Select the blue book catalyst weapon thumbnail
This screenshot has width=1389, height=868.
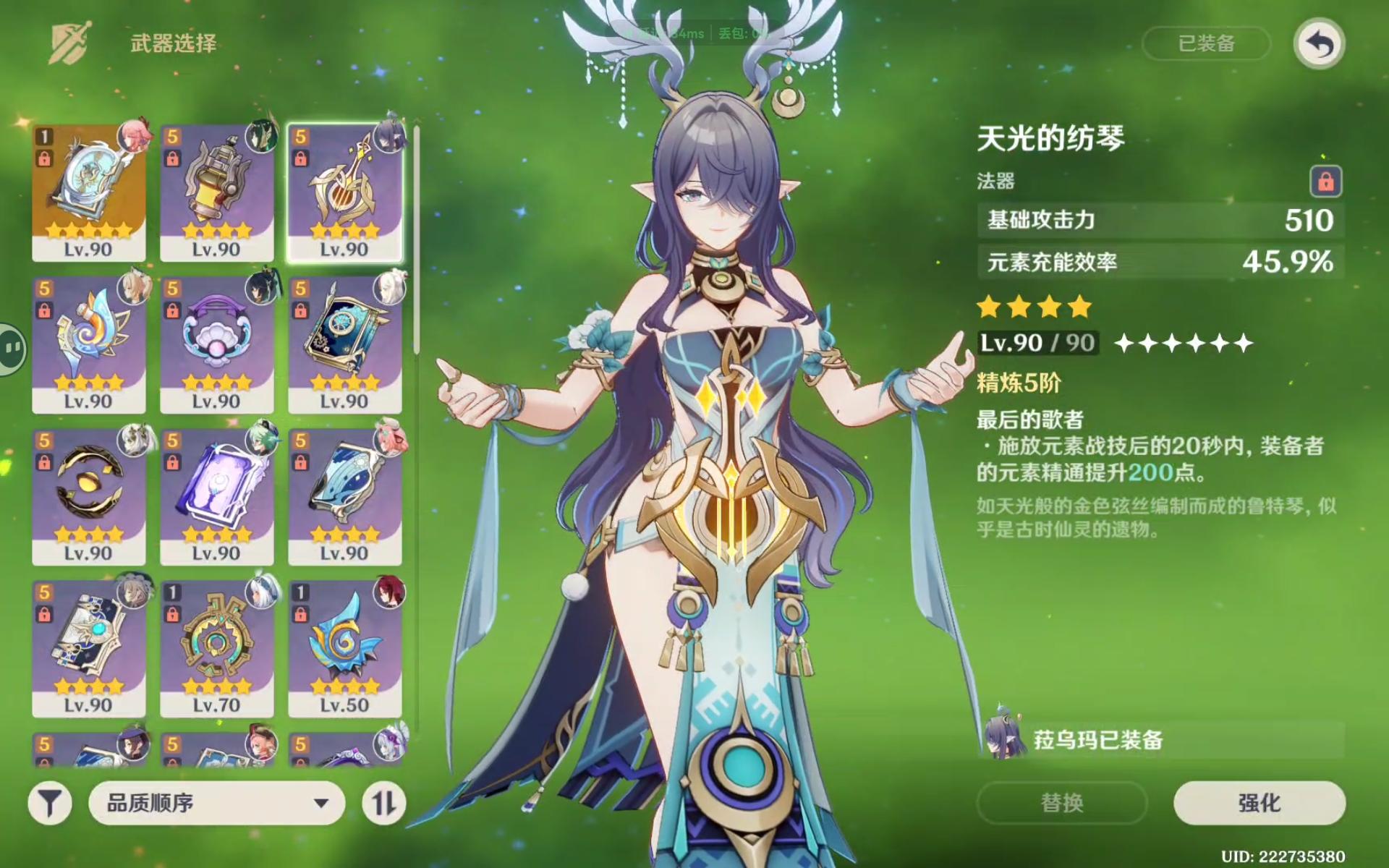point(344,340)
